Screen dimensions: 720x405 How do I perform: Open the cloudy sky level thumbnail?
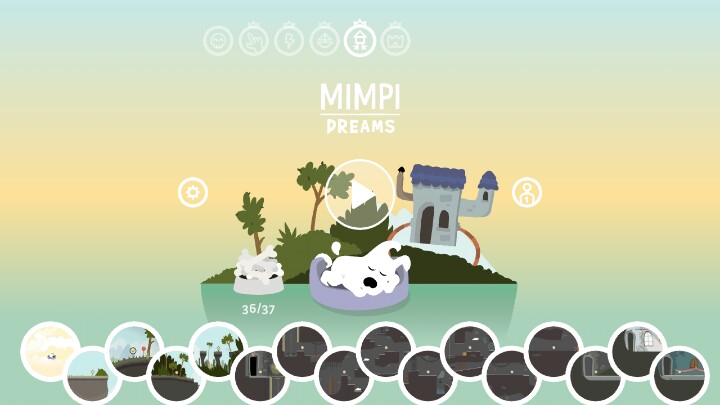[x=50, y=351]
